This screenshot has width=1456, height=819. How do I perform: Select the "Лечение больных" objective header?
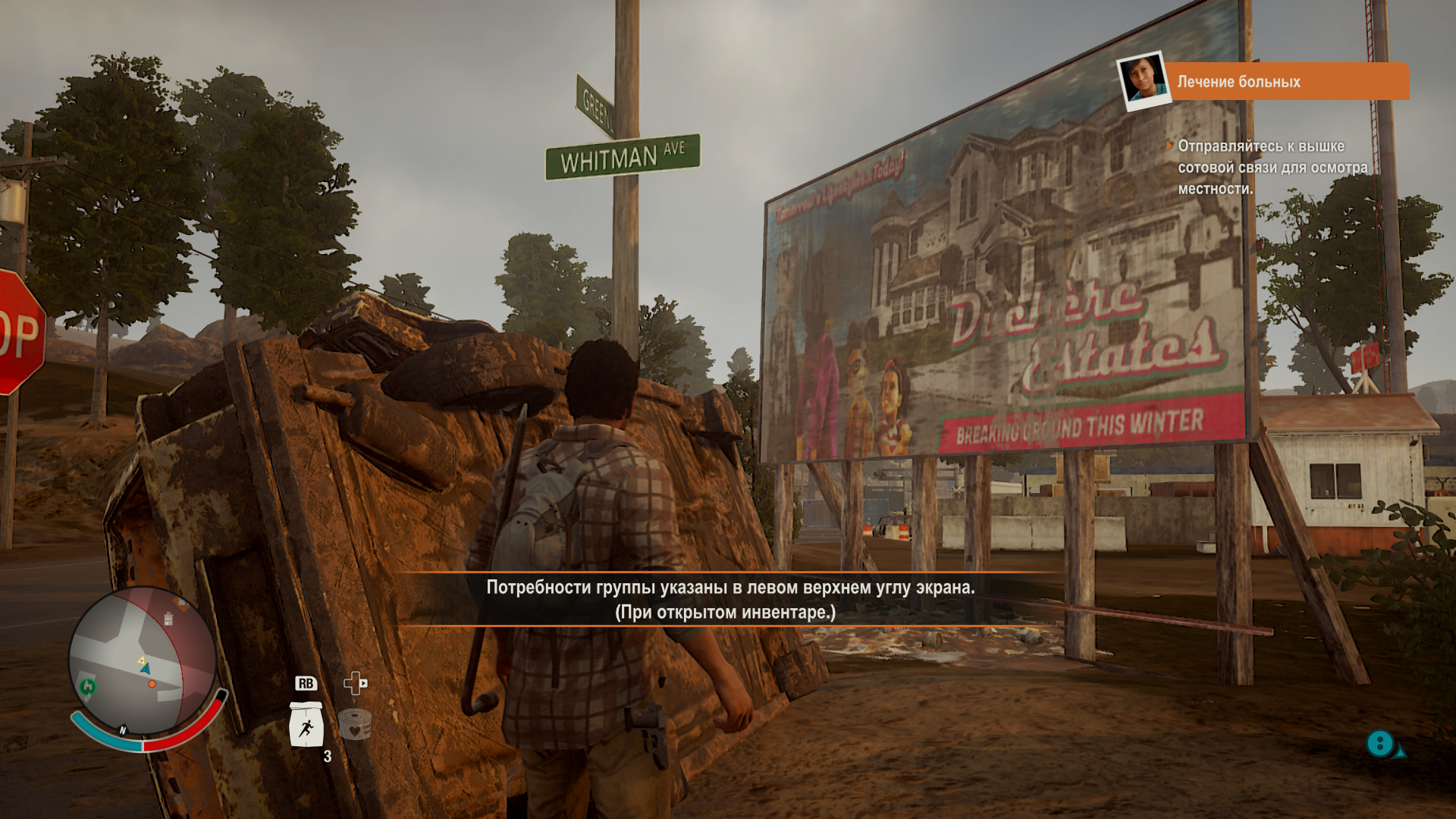(1285, 82)
